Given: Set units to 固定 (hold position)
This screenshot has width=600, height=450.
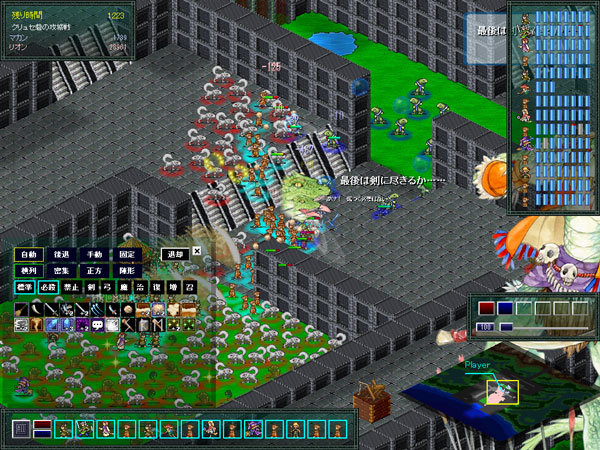Looking at the screenshot, I should click(x=127, y=254).
